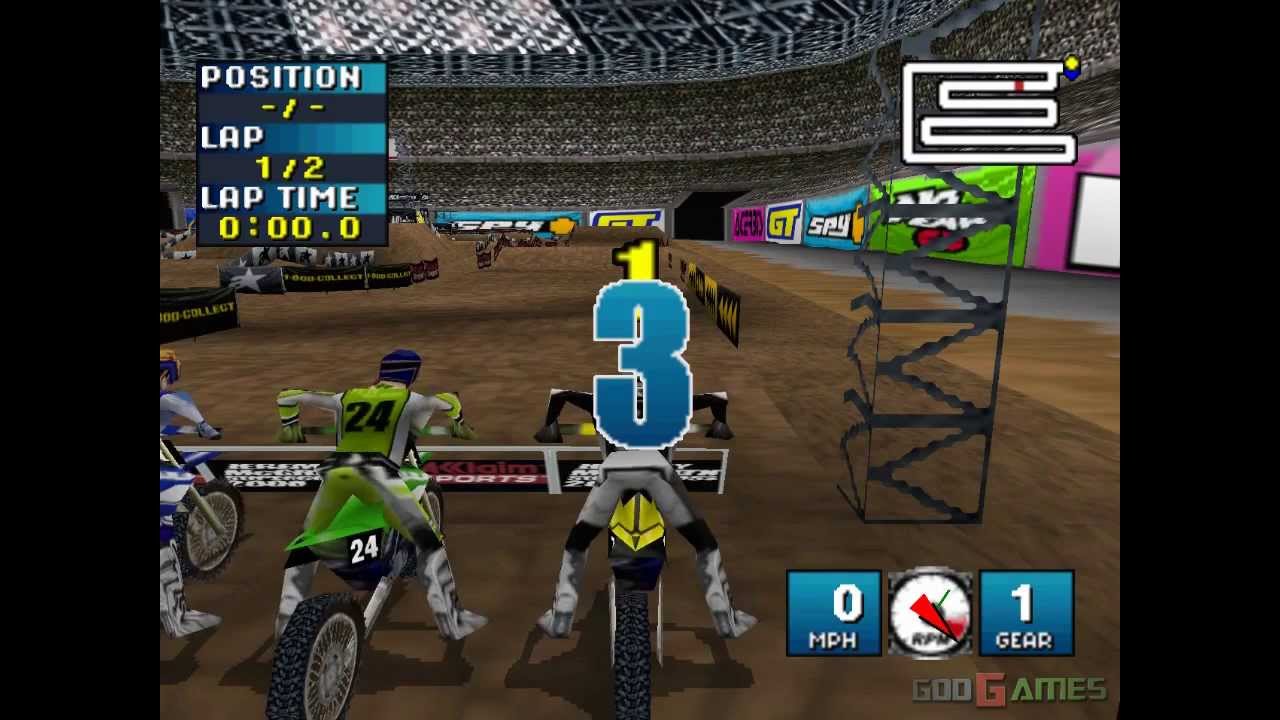Click the RPM gauge red zone segment
The width and height of the screenshot is (1280, 720).
click(x=957, y=625)
